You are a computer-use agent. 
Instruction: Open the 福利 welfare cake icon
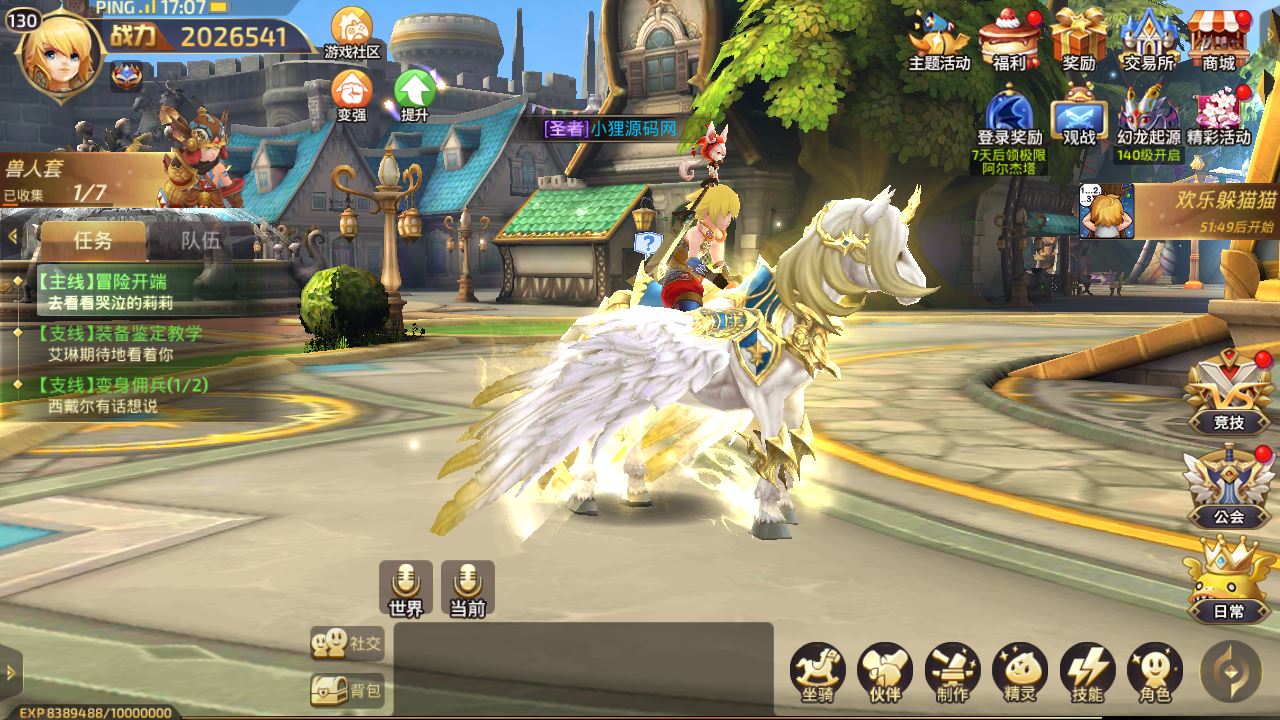[x=1009, y=38]
